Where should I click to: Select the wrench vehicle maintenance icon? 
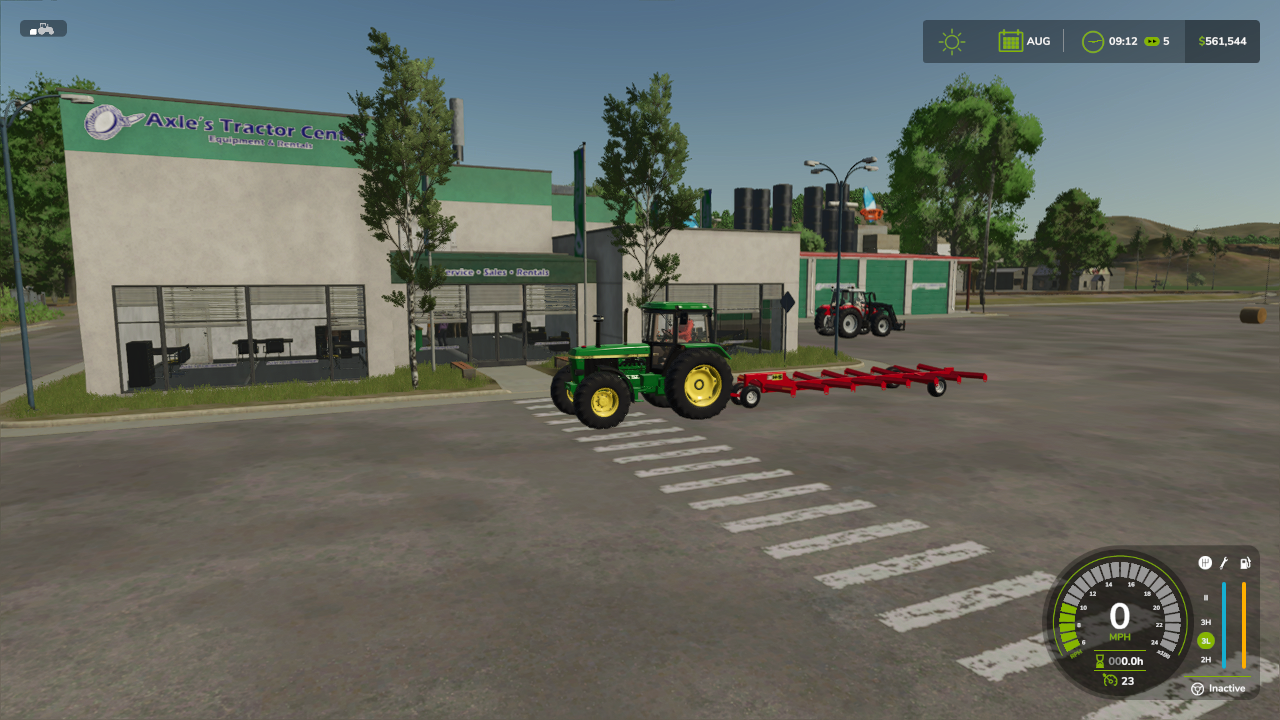pyautogui.click(x=1223, y=564)
